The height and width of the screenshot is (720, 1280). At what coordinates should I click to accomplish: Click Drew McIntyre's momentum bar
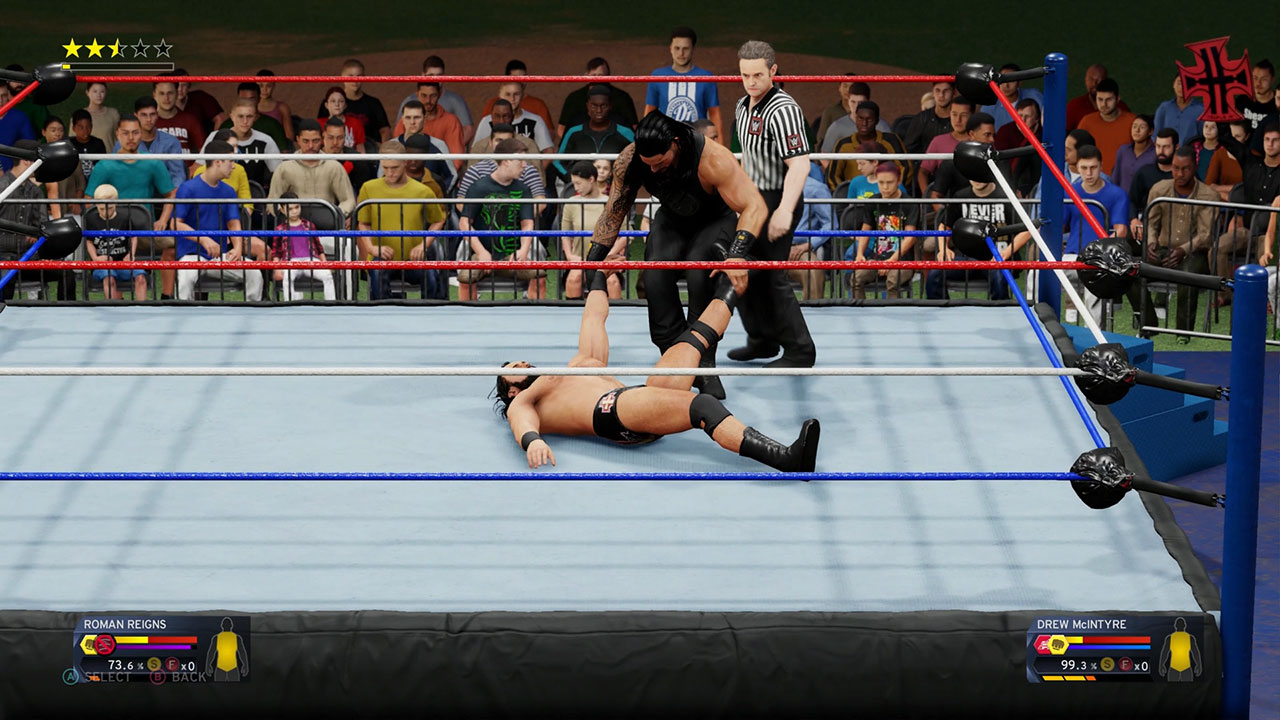[x=1109, y=647]
